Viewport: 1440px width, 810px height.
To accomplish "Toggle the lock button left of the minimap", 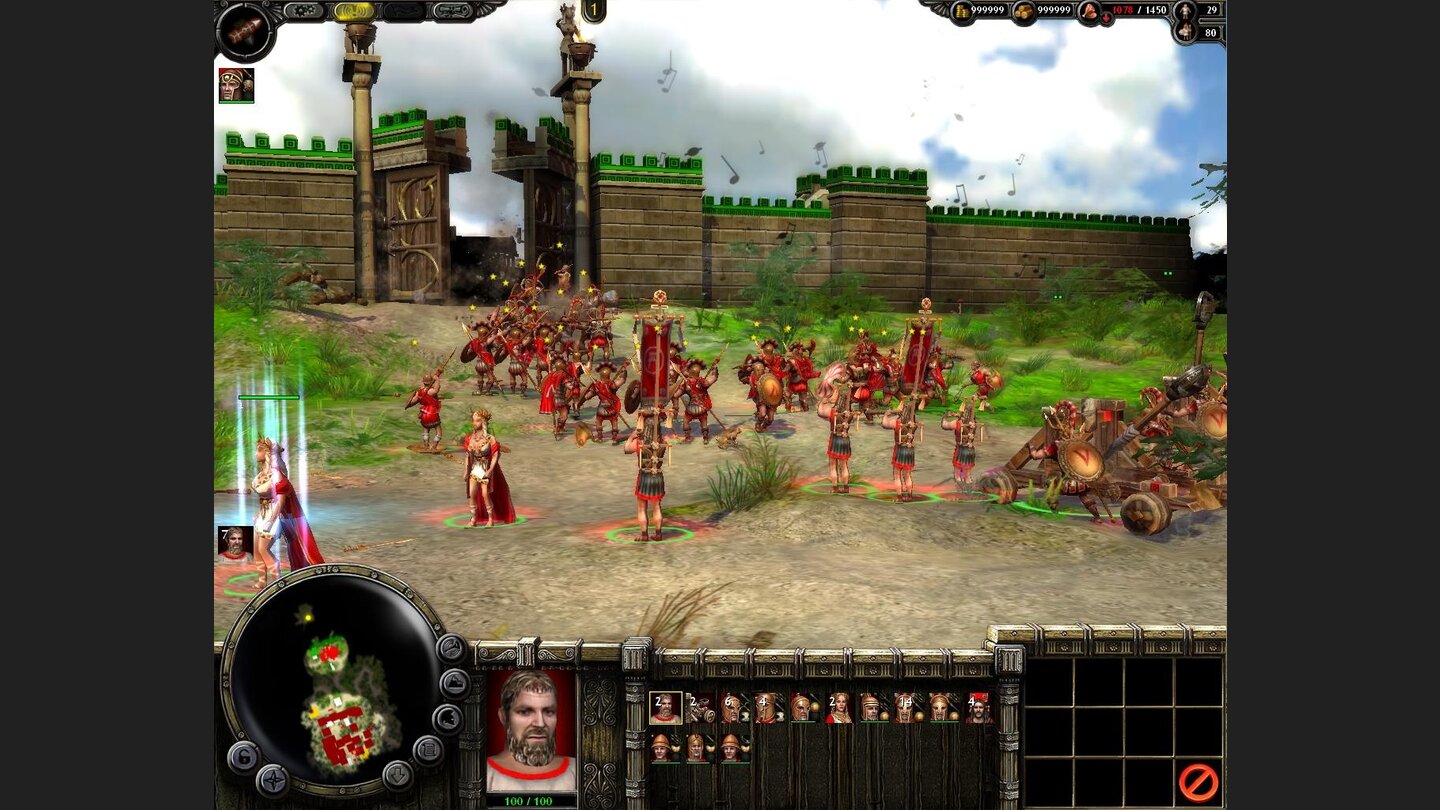I will (x=242, y=756).
